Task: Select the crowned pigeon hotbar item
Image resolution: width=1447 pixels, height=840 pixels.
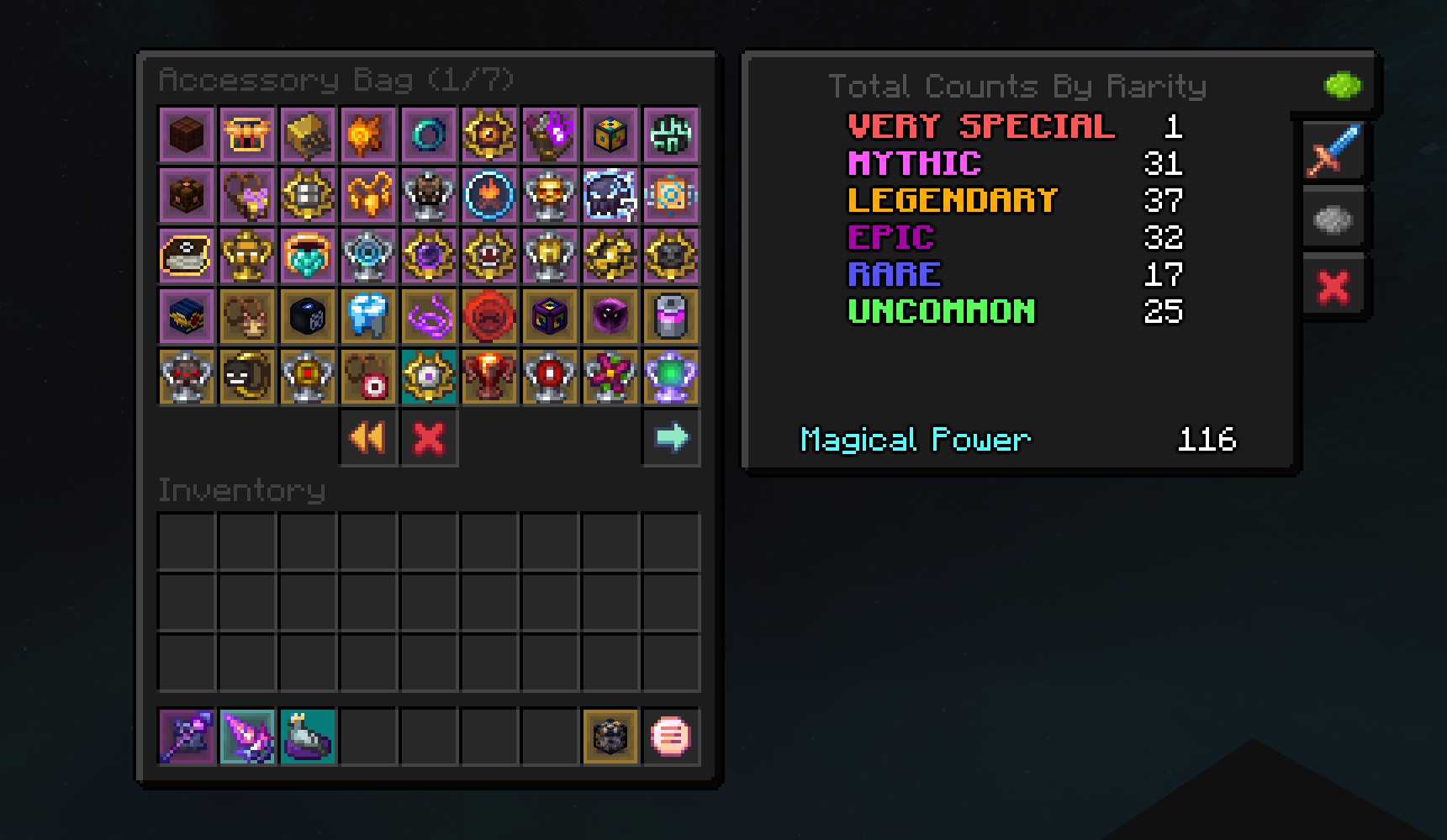Action: click(308, 737)
